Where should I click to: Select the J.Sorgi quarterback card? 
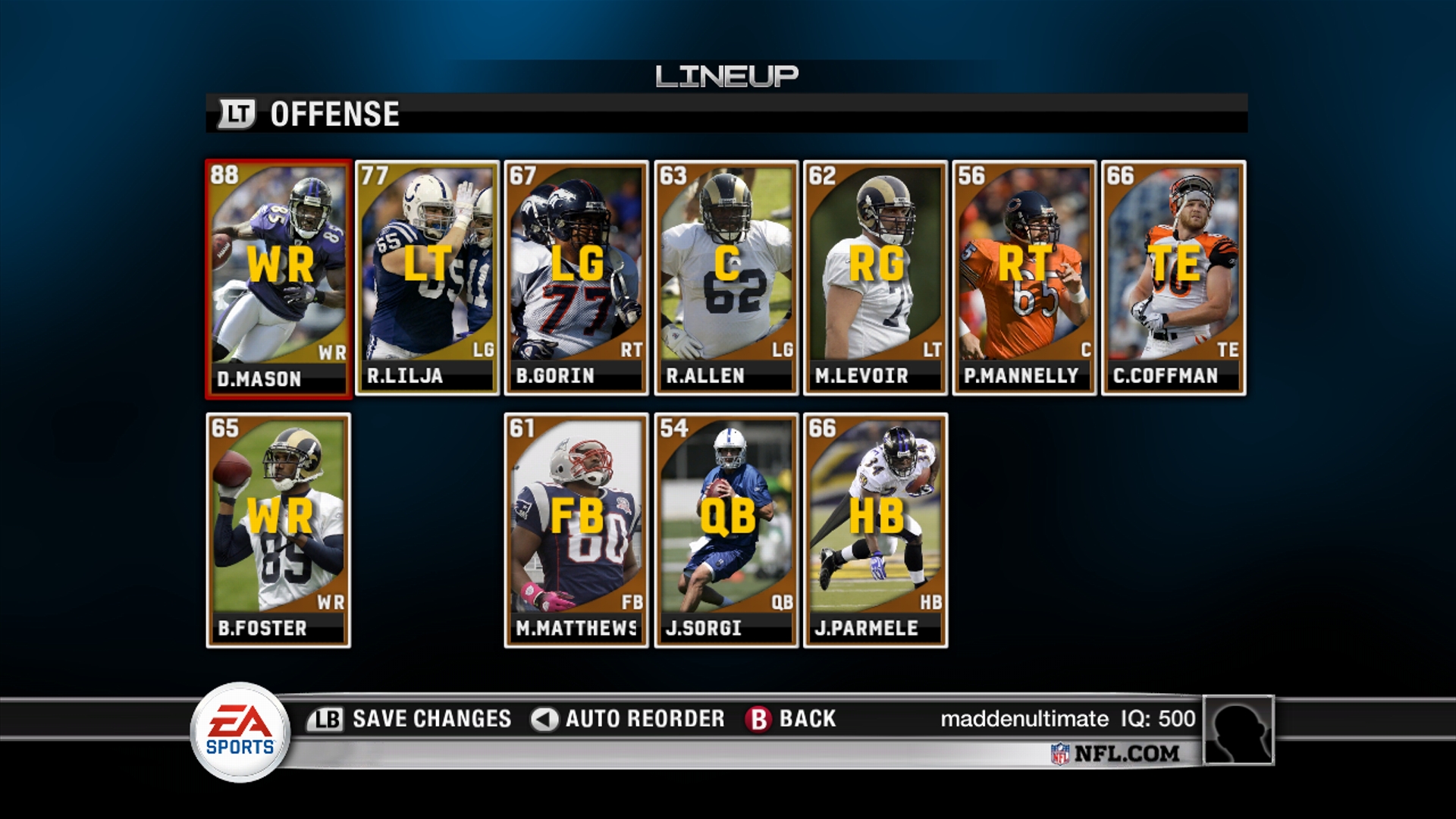[726, 530]
